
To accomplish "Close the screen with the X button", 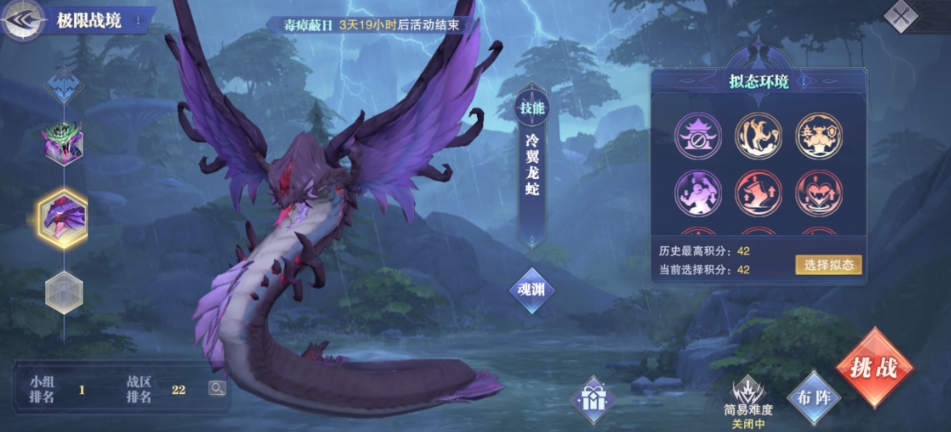I will 903,16.
